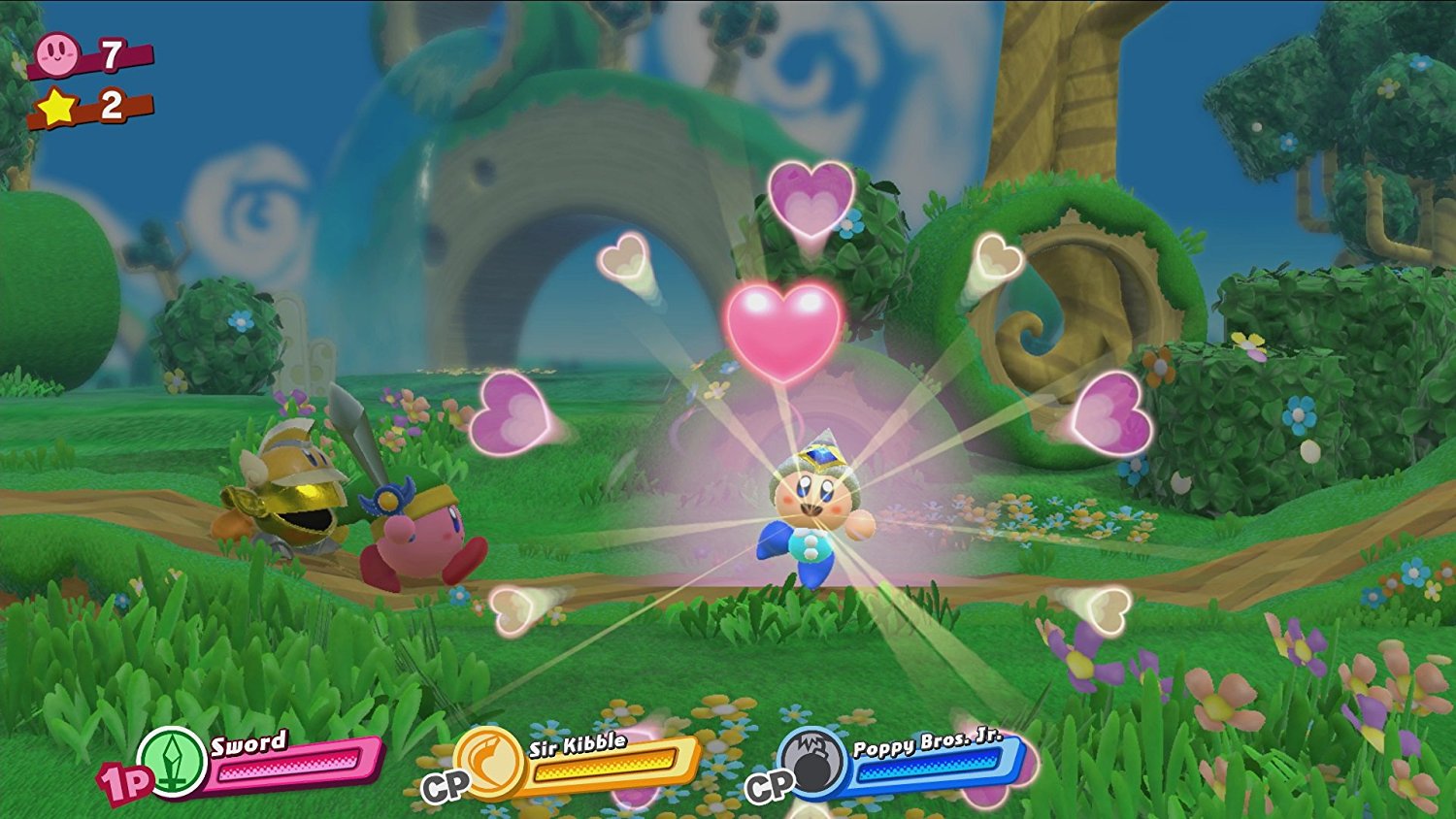
Task: Click the Poppy Bros. Jr. bomb icon
Action: (813, 766)
